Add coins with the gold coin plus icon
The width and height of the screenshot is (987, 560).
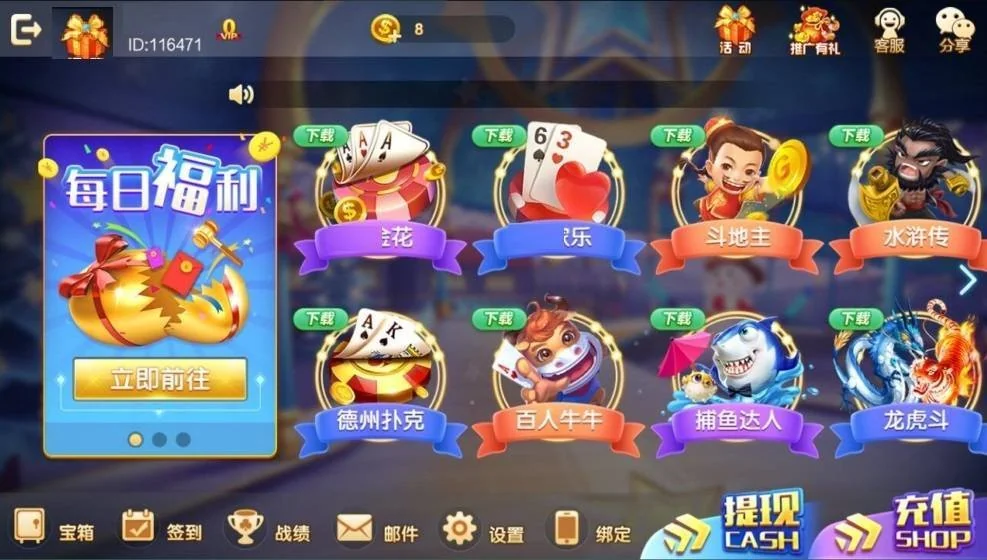click(x=386, y=29)
